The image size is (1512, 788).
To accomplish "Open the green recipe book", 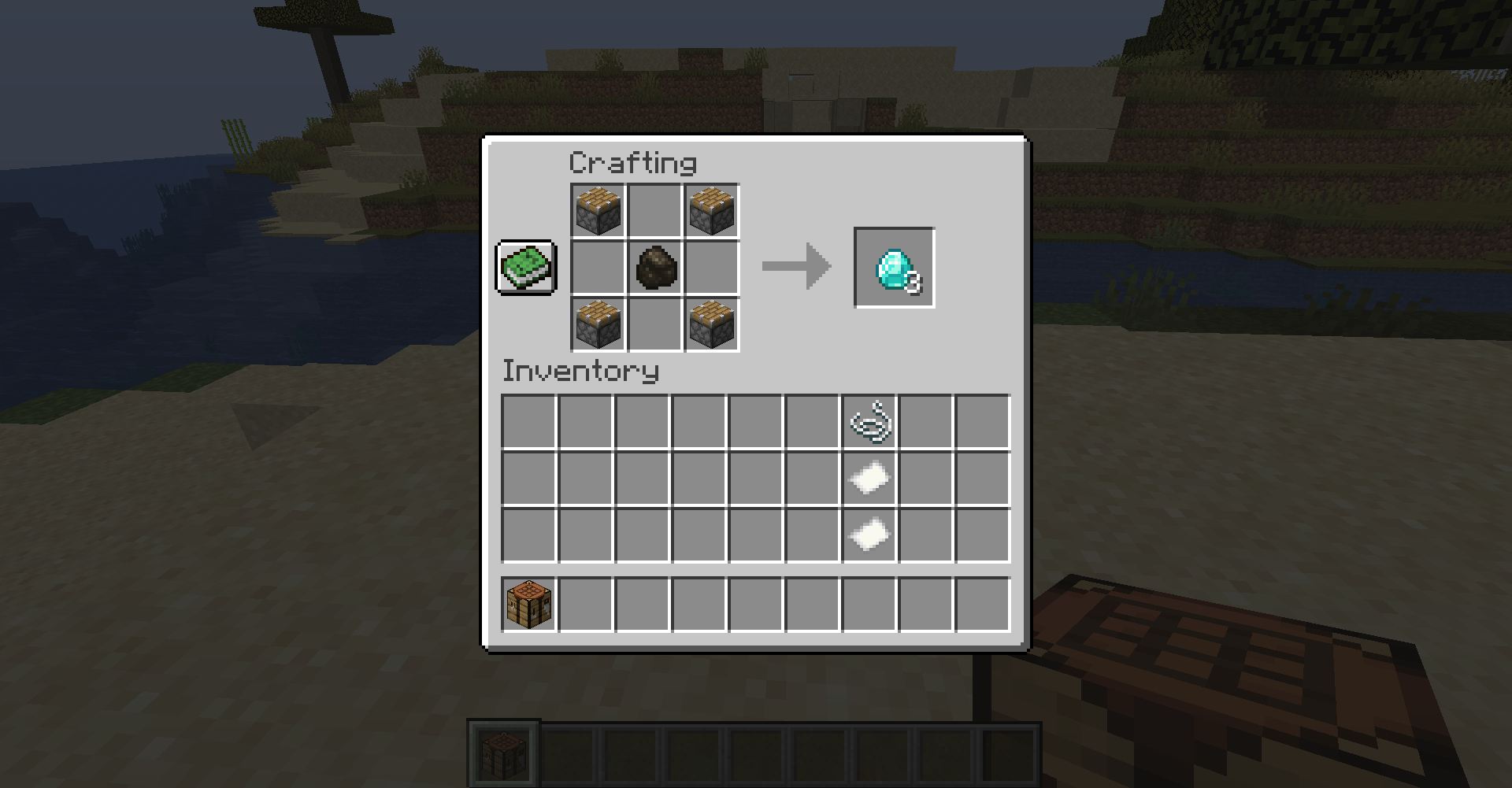I will (x=524, y=268).
